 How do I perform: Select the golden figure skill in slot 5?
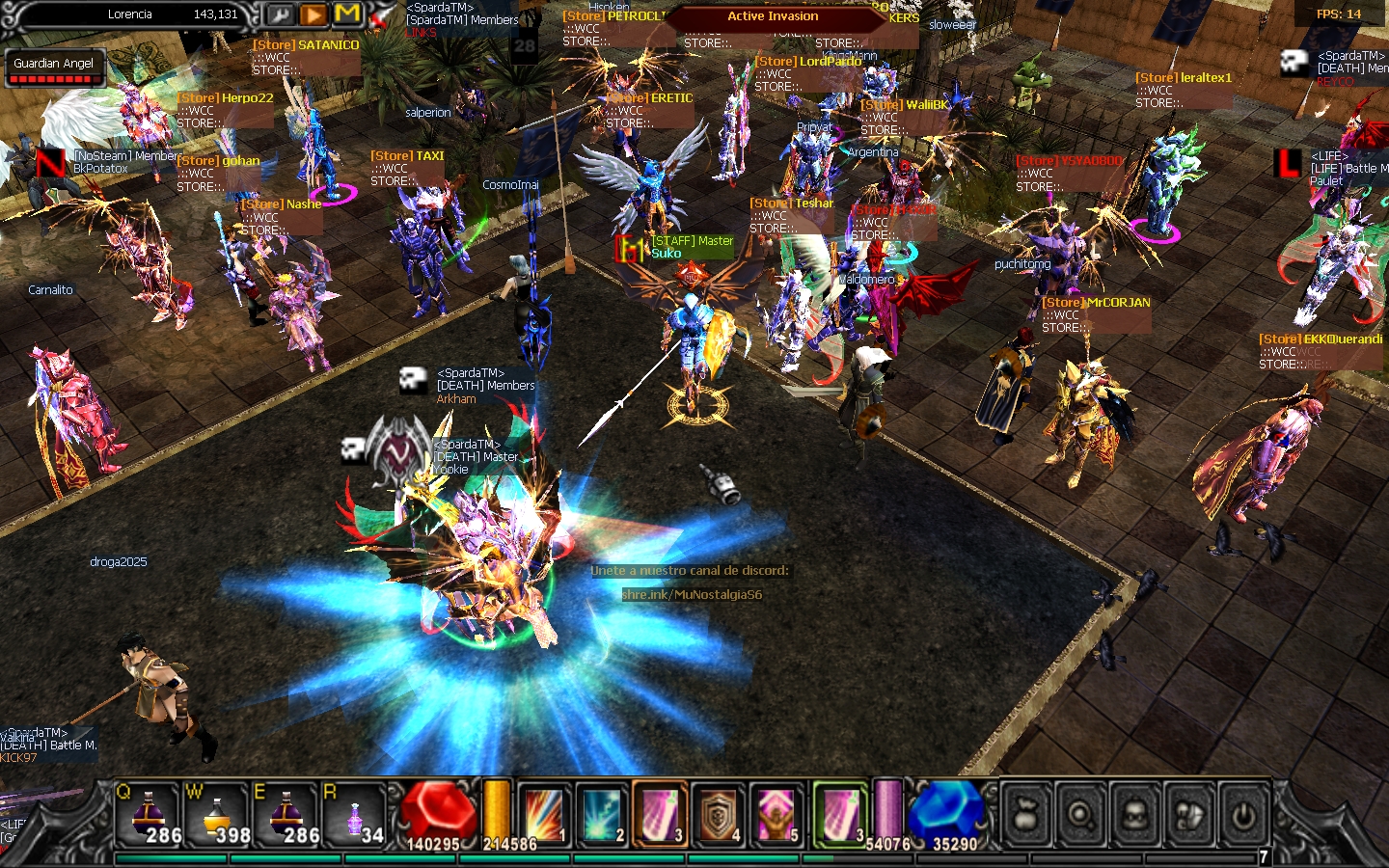(x=776, y=815)
